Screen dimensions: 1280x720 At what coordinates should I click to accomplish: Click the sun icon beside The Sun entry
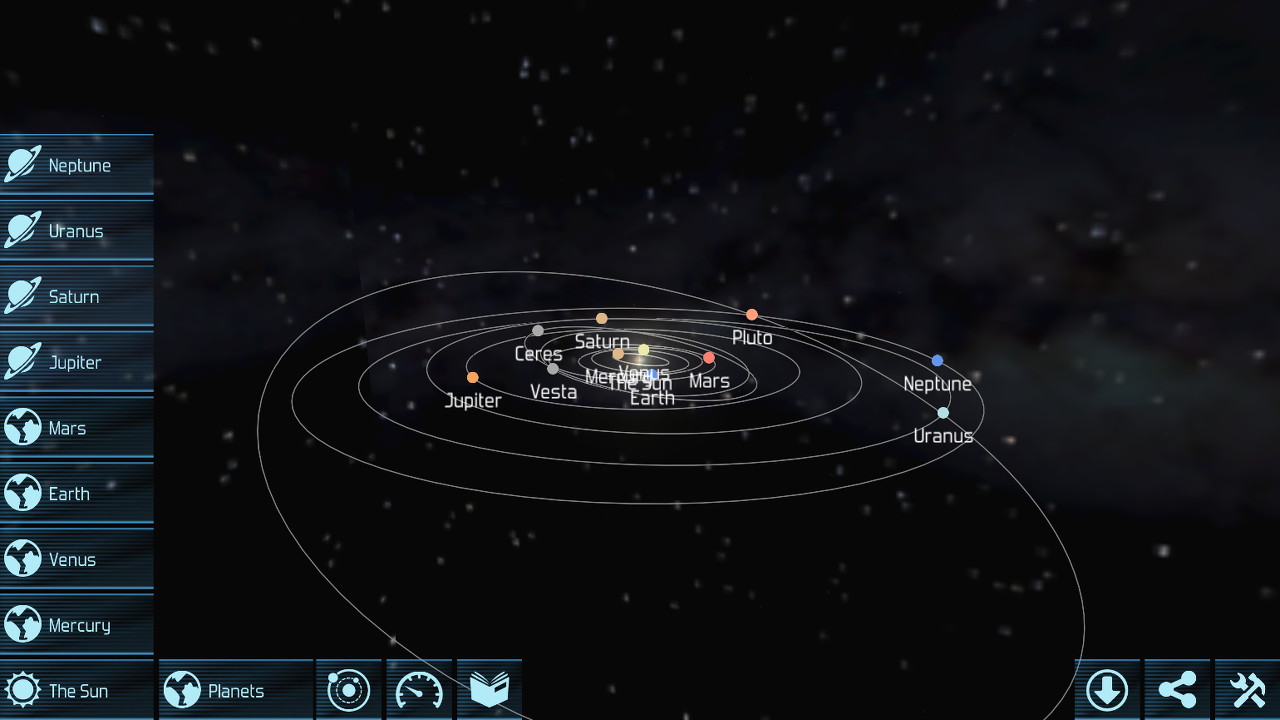[x=22, y=689]
